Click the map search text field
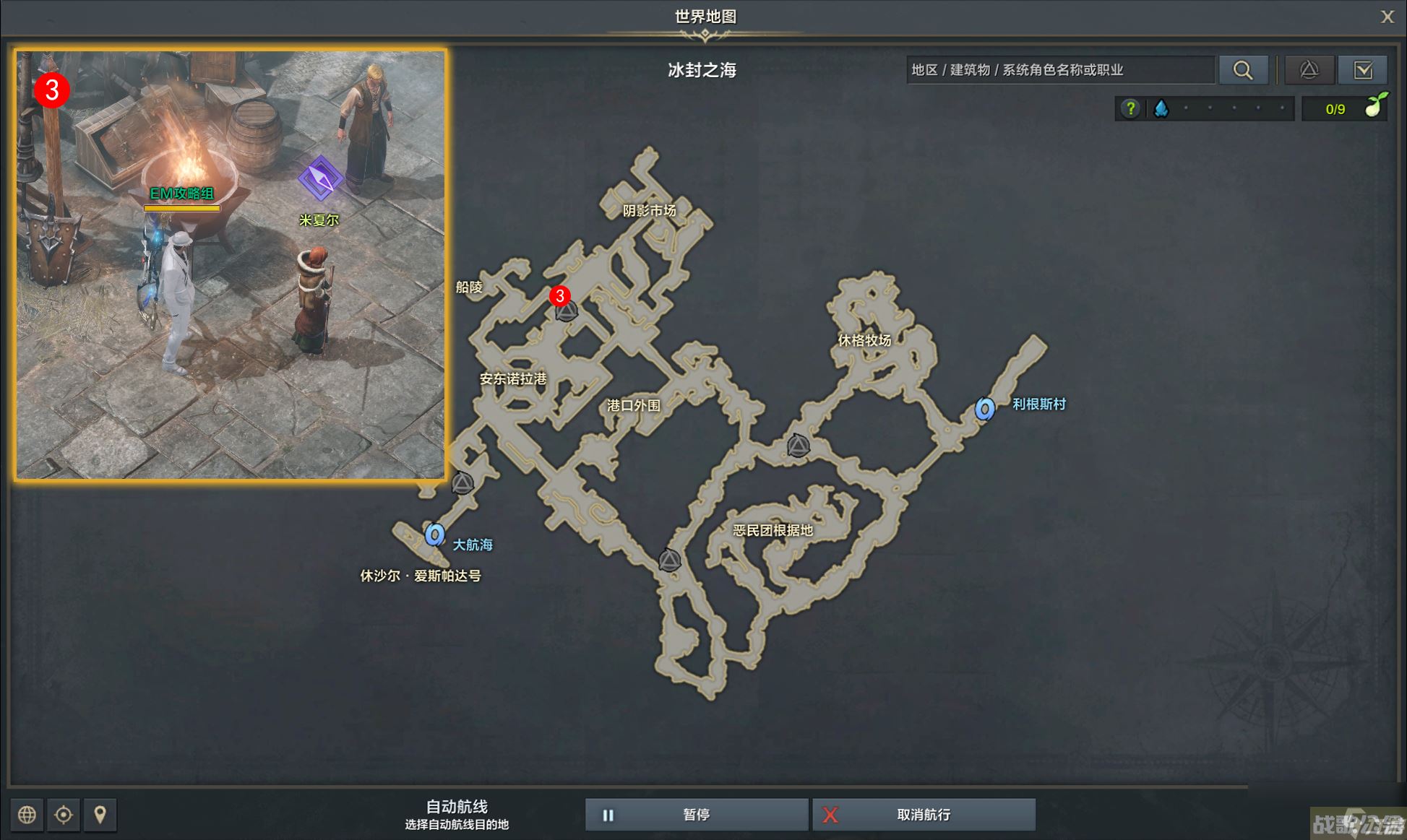The image size is (1407, 840). pyautogui.click(x=1059, y=70)
